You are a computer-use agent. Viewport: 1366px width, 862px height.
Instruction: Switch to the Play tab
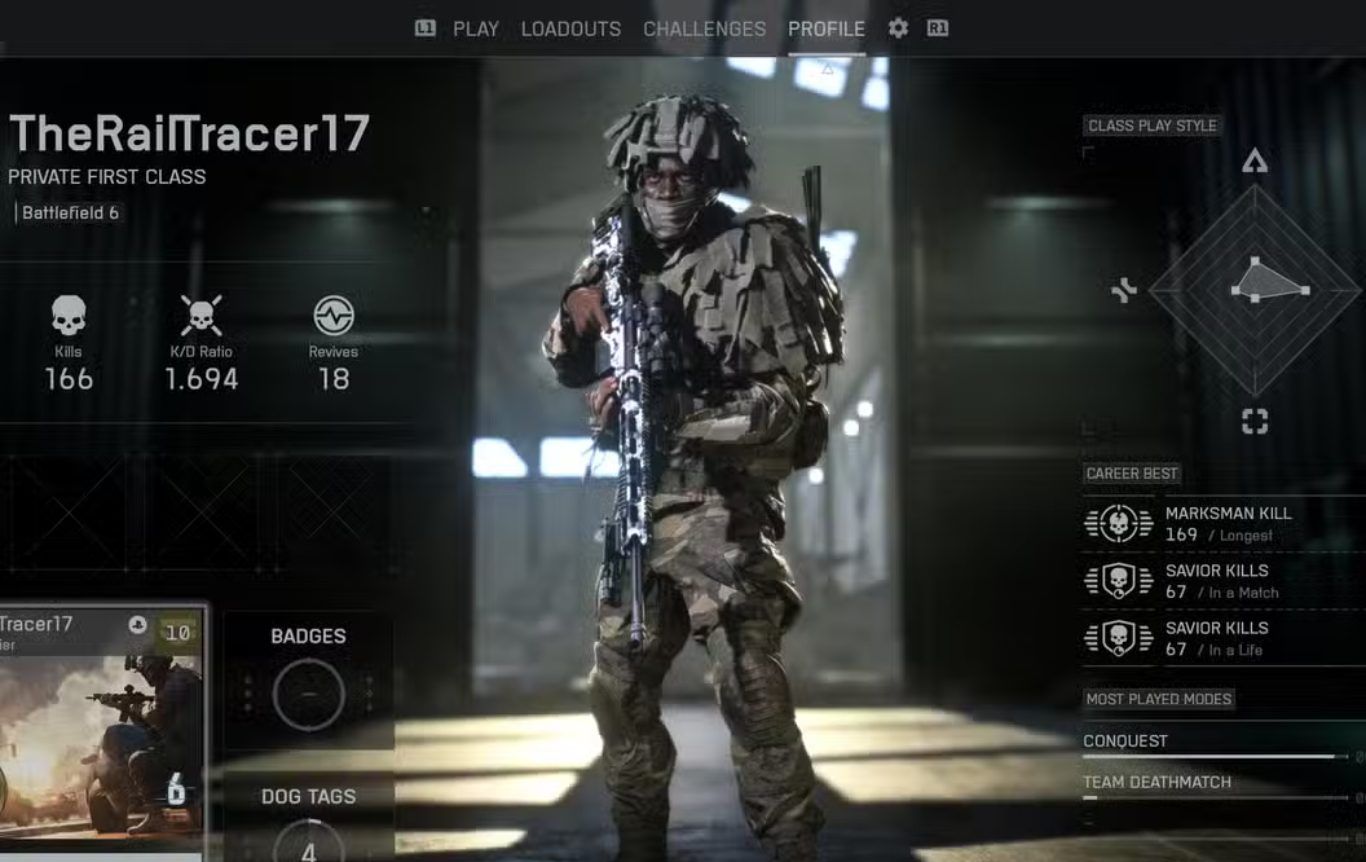pyautogui.click(x=475, y=29)
